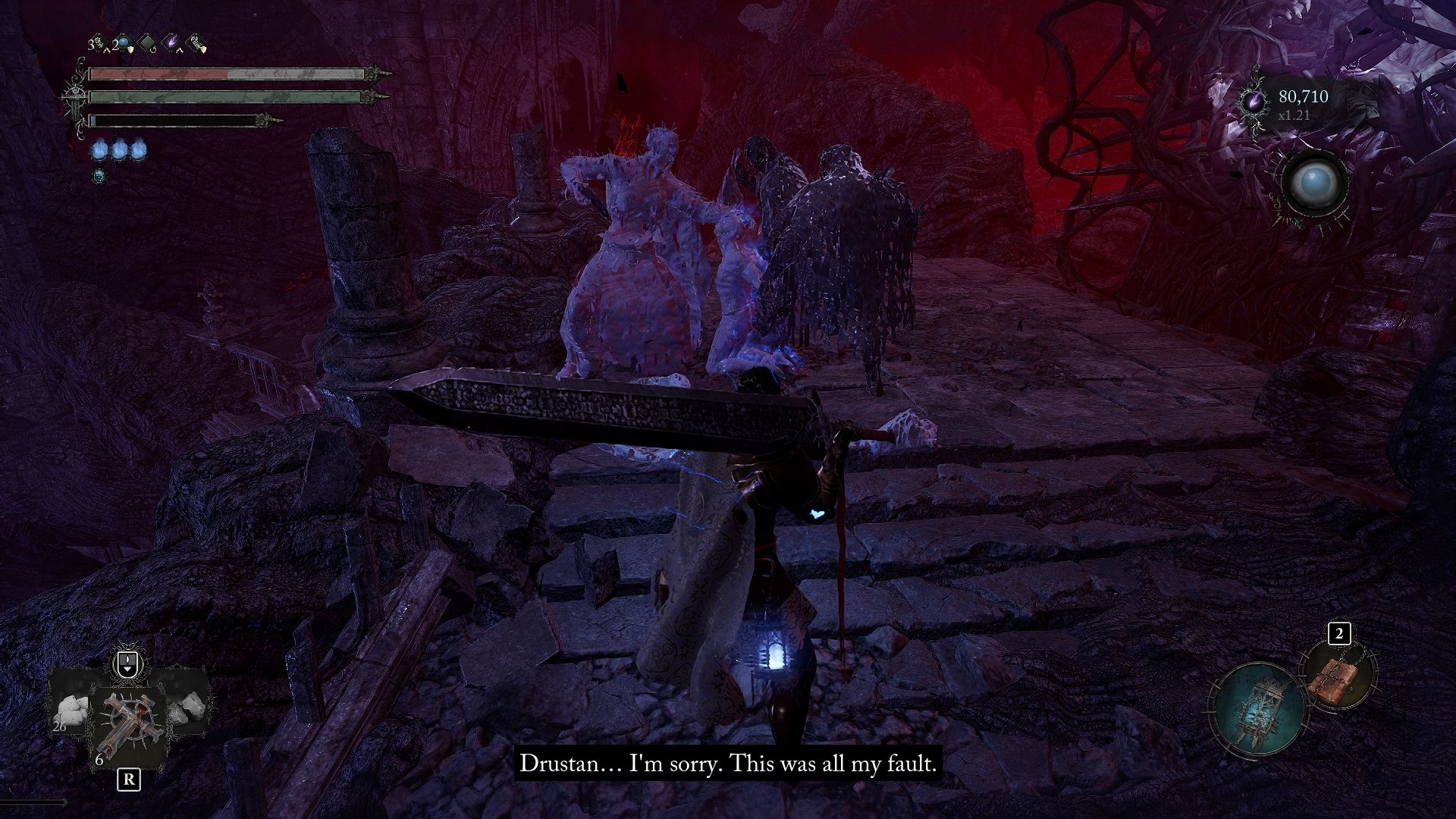Select the blue healing orb quickslot with x2
This screenshot has height=819, width=1456.
point(123,42)
